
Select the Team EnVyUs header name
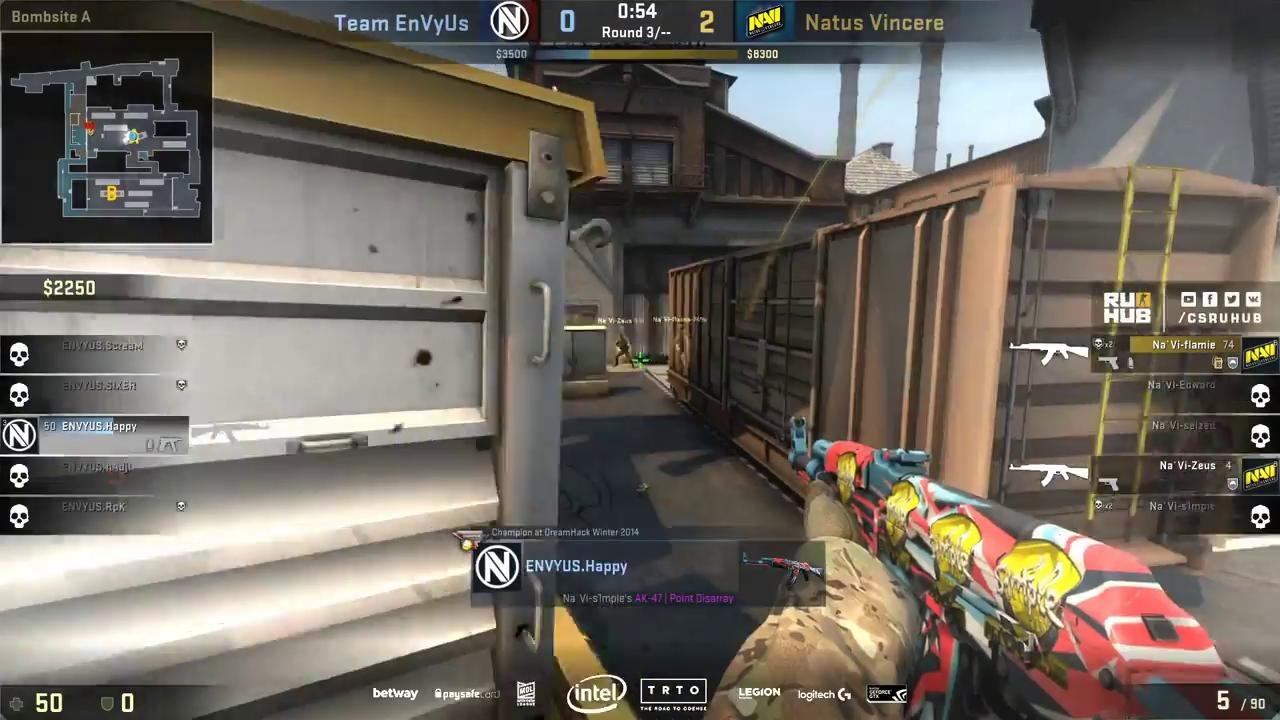tap(401, 22)
